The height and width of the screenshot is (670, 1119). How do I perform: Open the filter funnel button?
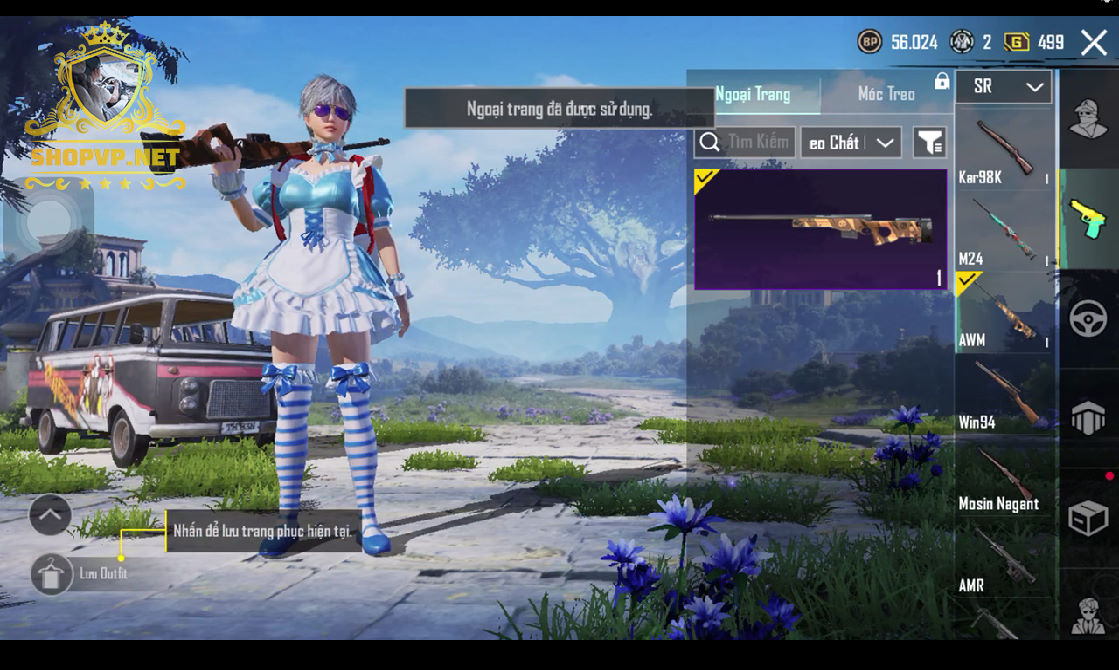pyautogui.click(x=930, y=143)
